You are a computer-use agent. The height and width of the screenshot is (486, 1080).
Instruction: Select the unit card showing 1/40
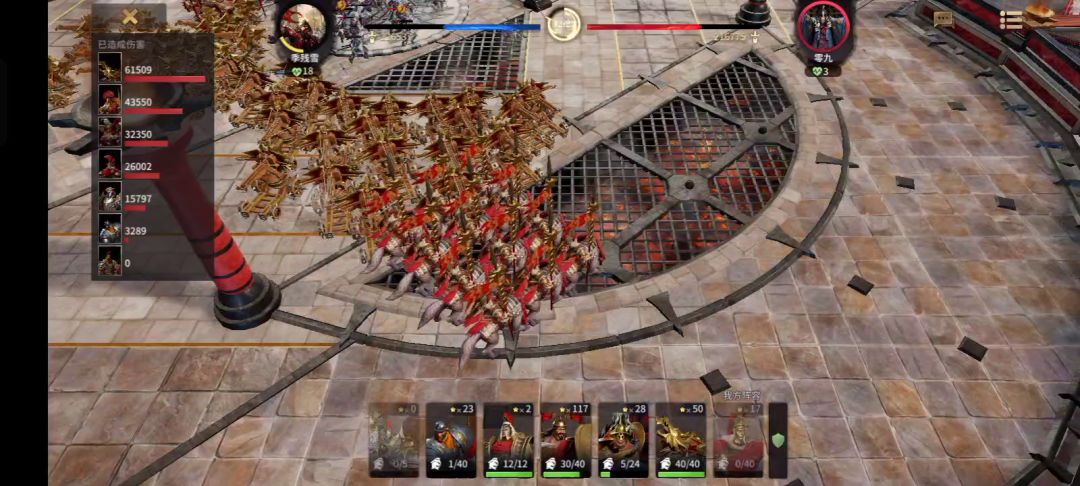coord(451,440)
